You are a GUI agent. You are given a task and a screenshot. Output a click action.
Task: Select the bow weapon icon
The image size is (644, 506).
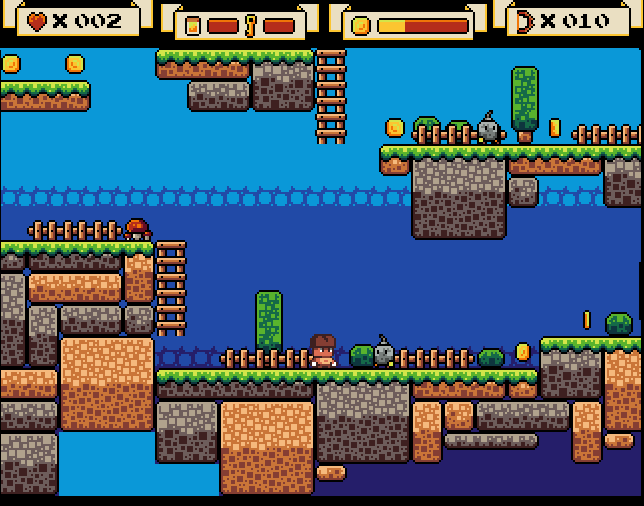click(x=525, y=21)
